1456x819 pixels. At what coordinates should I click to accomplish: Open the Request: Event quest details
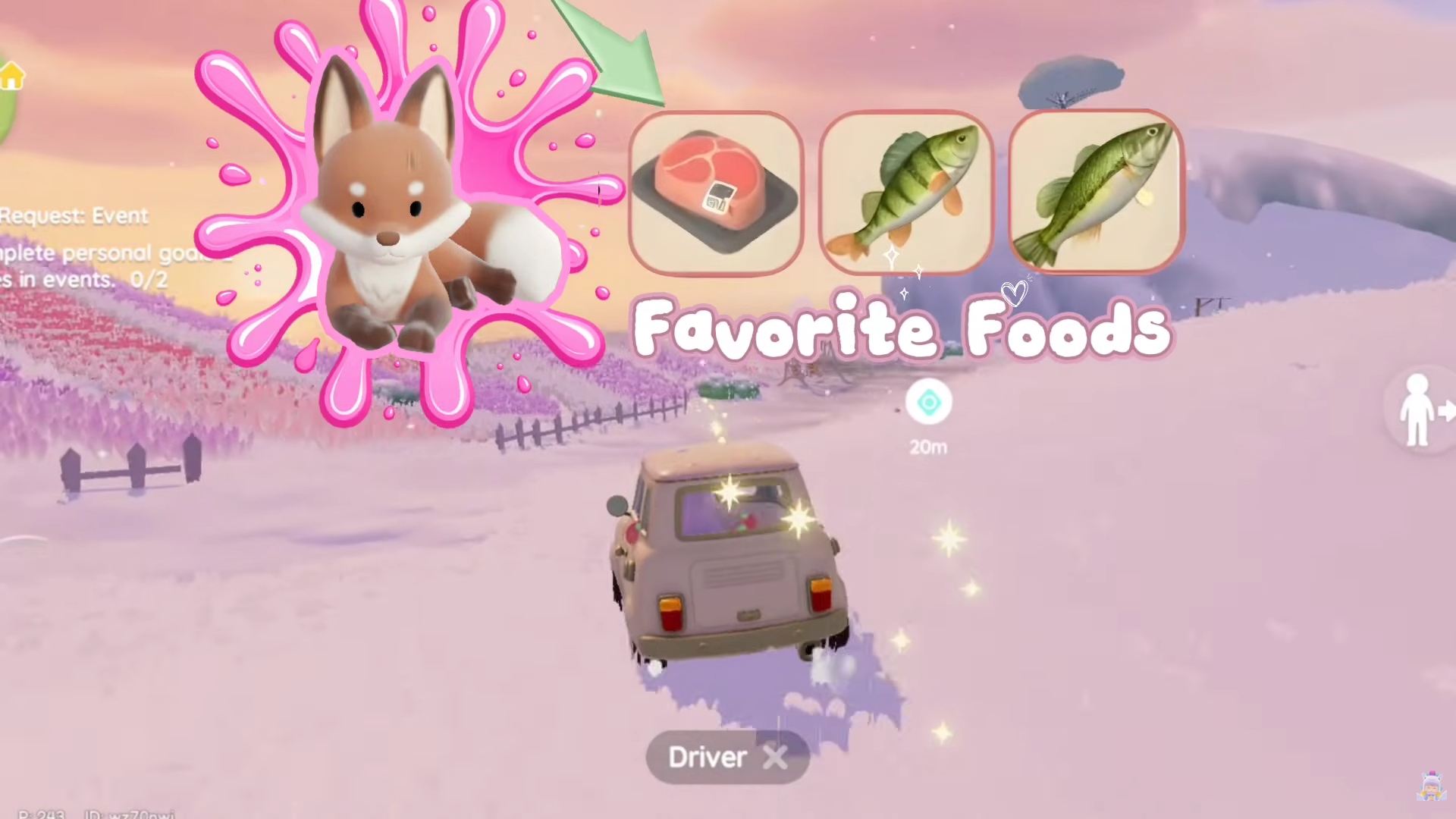pyautogui.click(x=73, y=215)
